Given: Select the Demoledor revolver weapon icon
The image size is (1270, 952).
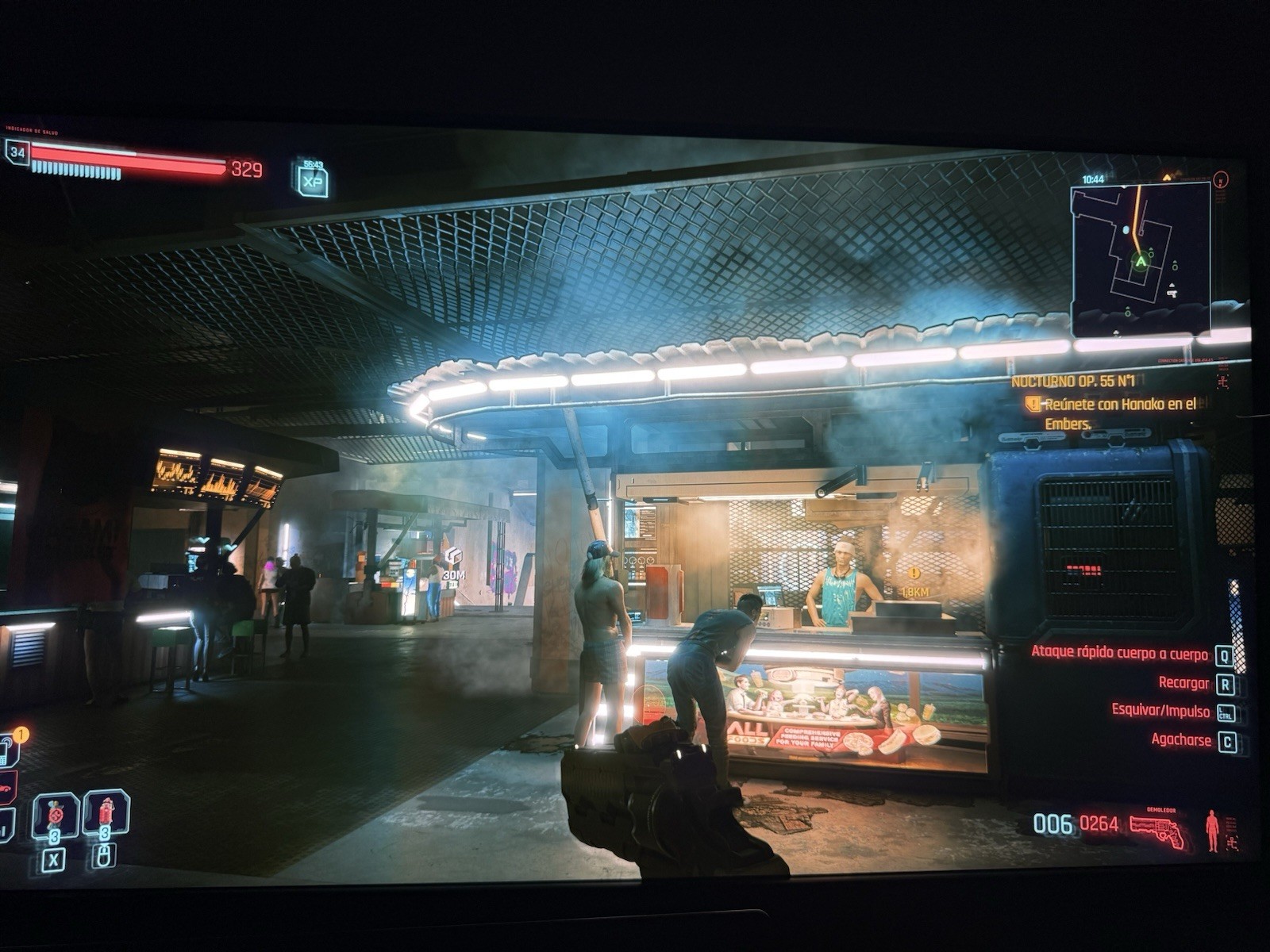Looking at the screenshot, I should pos(1156,830).
